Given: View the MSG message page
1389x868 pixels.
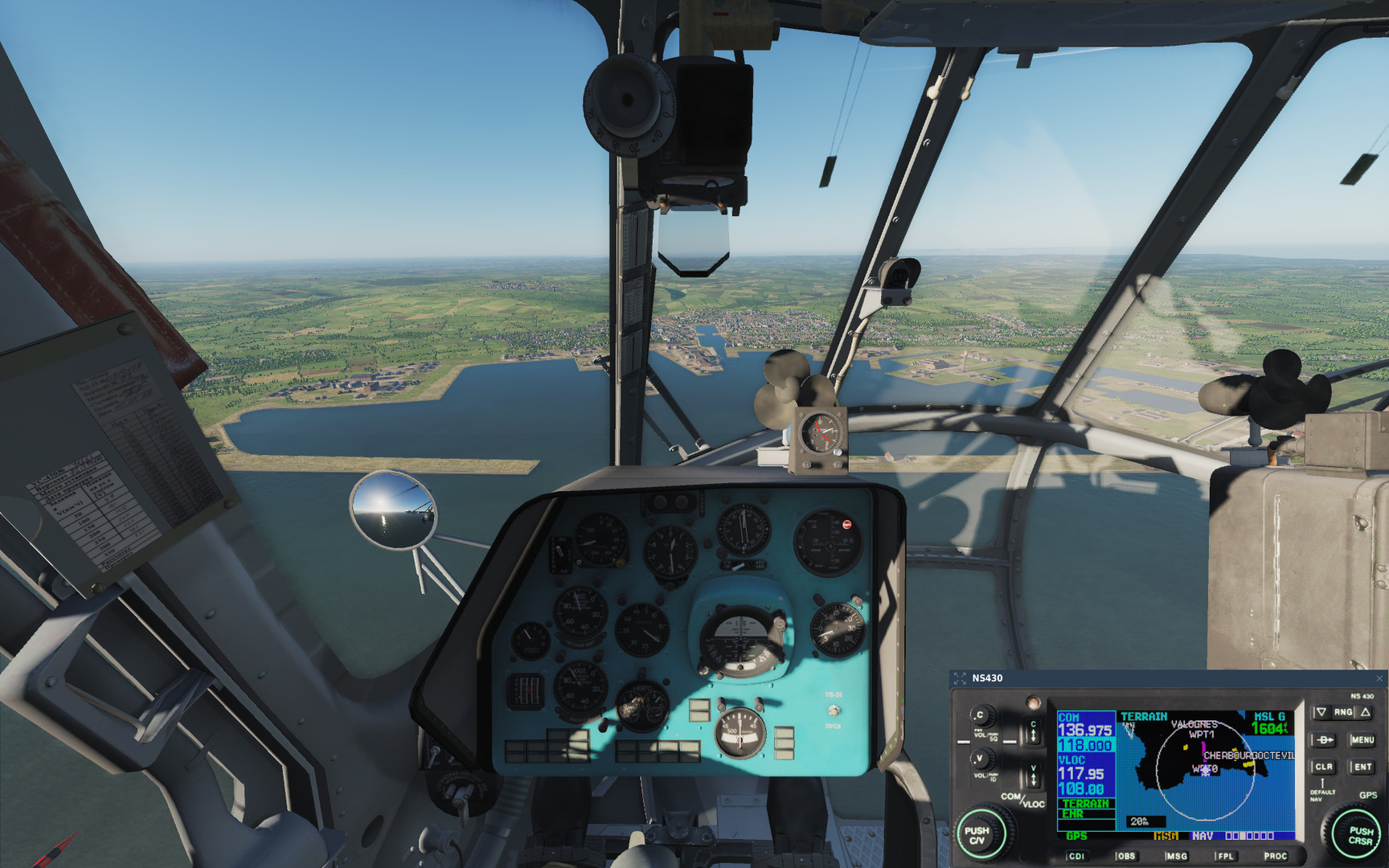Looking at the screenshot, I should (x=1176, y=857).
